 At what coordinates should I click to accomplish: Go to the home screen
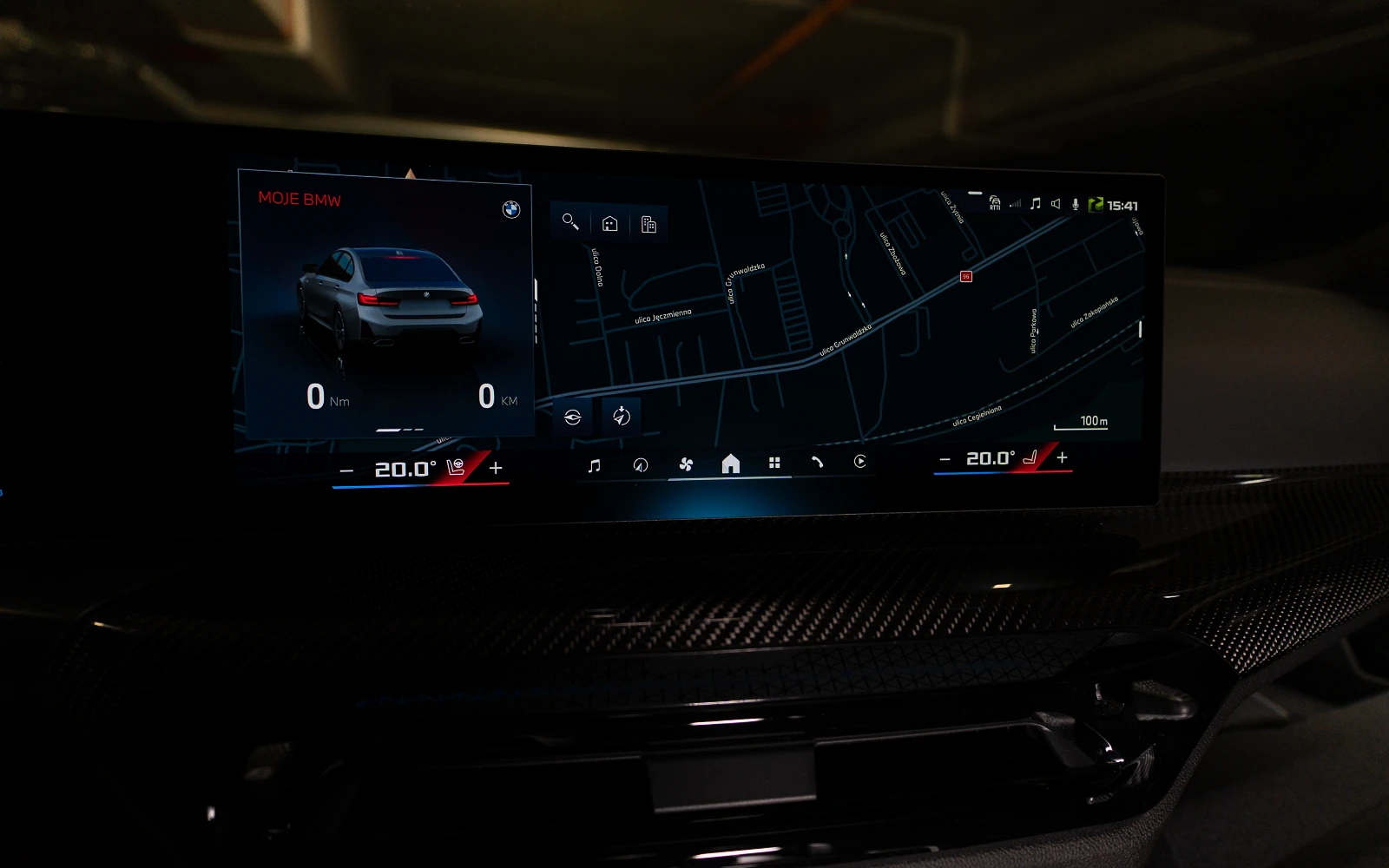coord(731,464)
